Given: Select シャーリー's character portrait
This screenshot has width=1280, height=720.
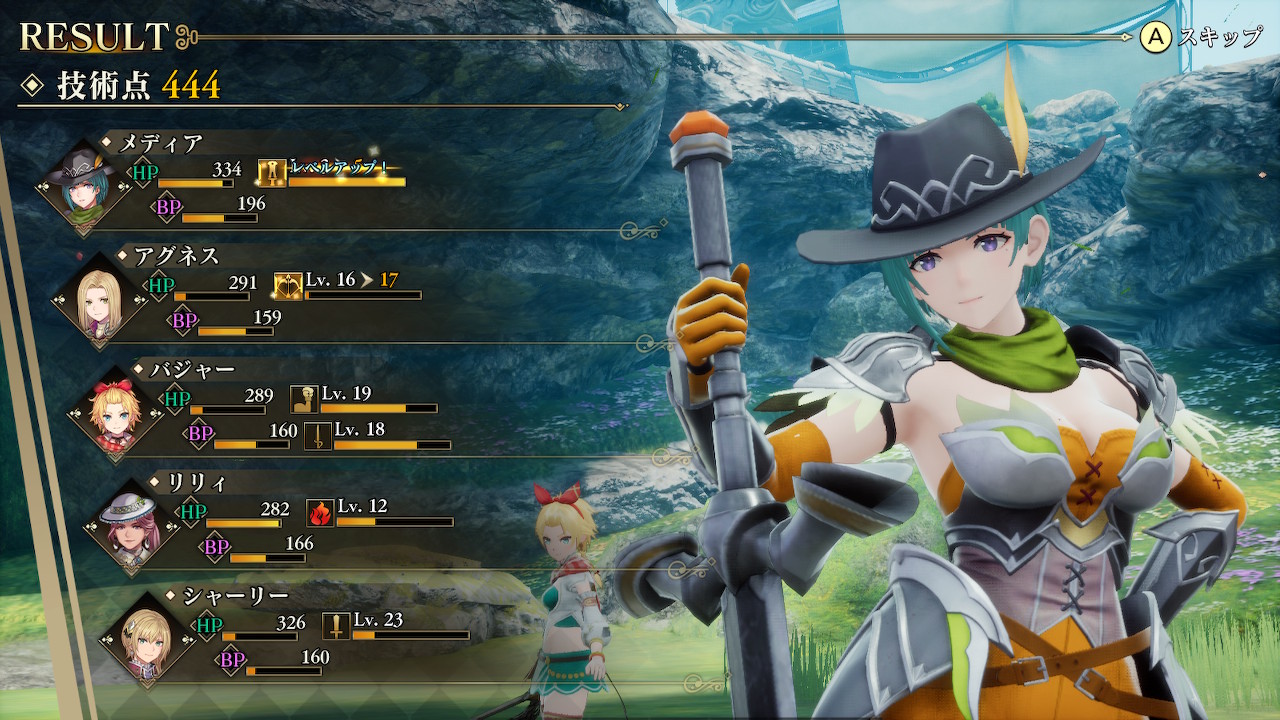Looking at the screenshot, I should coord(148,640).
